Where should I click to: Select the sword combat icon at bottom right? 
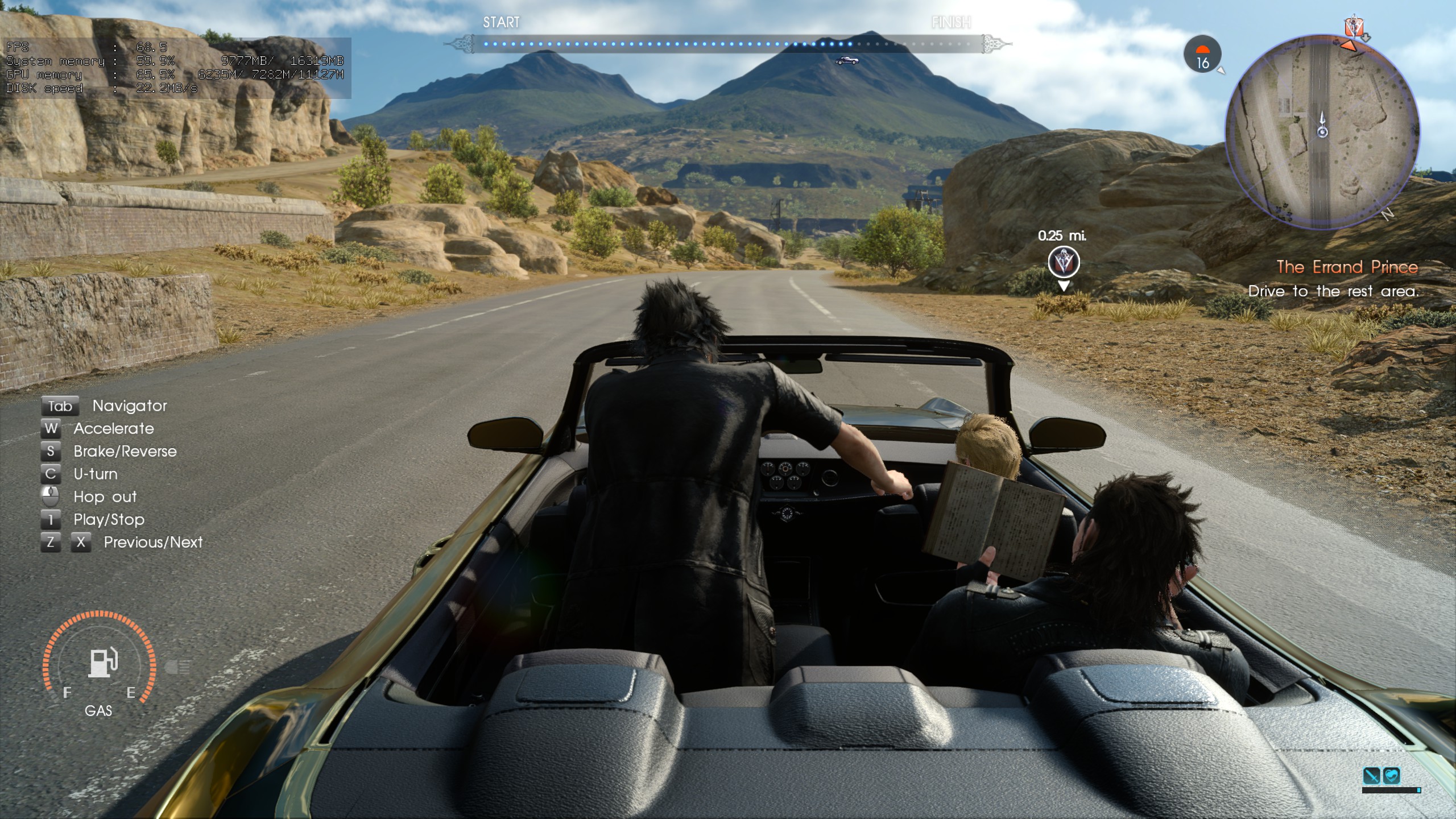(1372, 776)
